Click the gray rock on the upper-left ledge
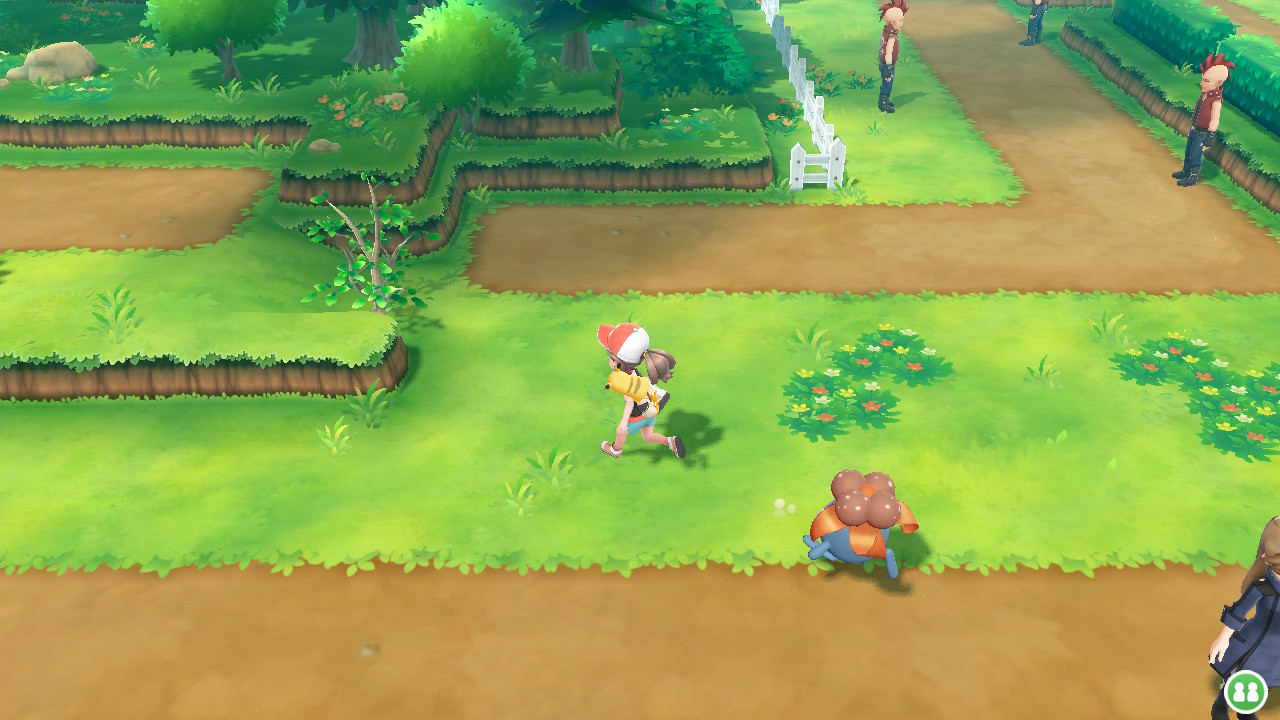Viewport: 1280px width, 720px height. point(55,60)
